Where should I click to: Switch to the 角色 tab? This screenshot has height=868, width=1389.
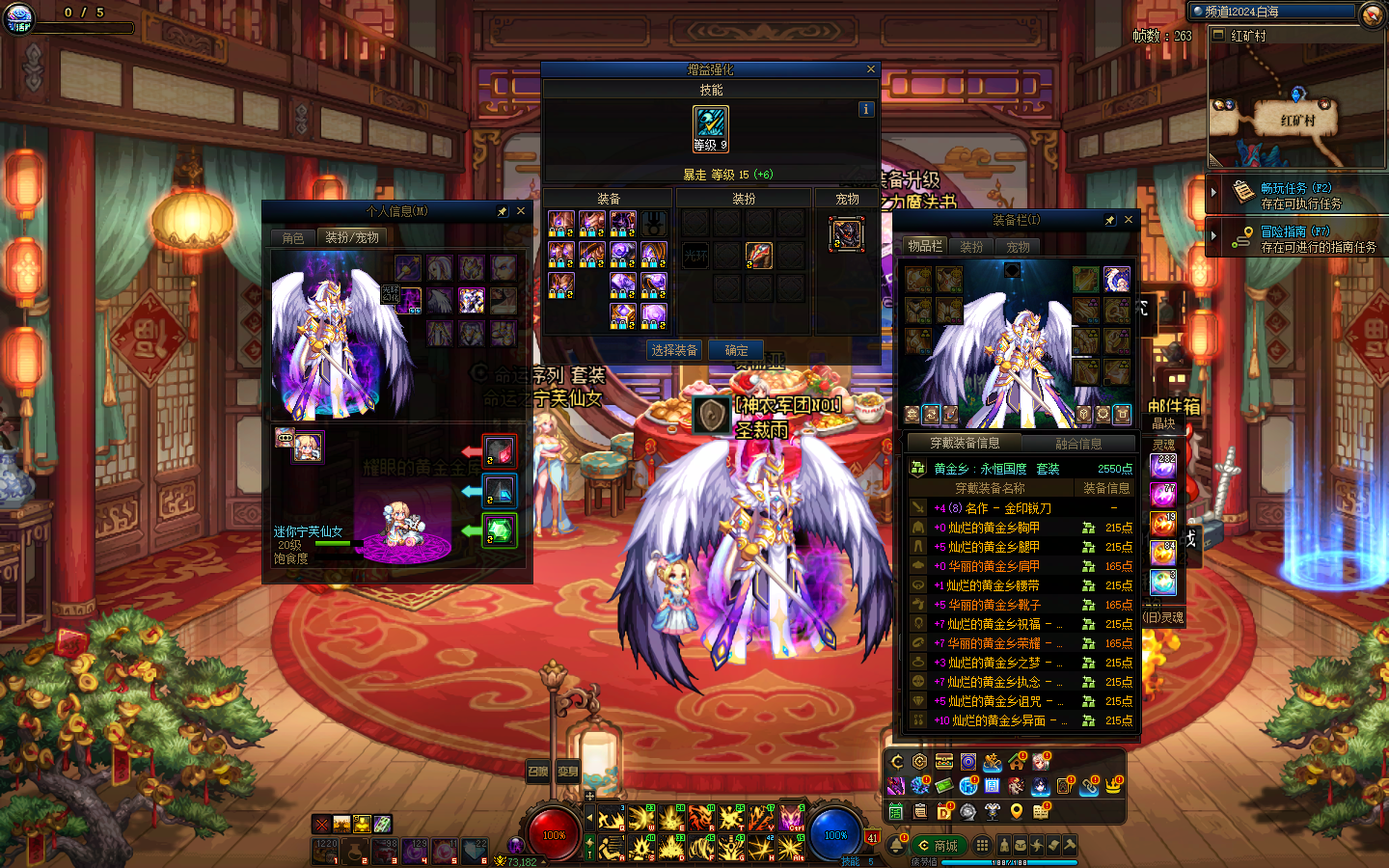(293, 237)
